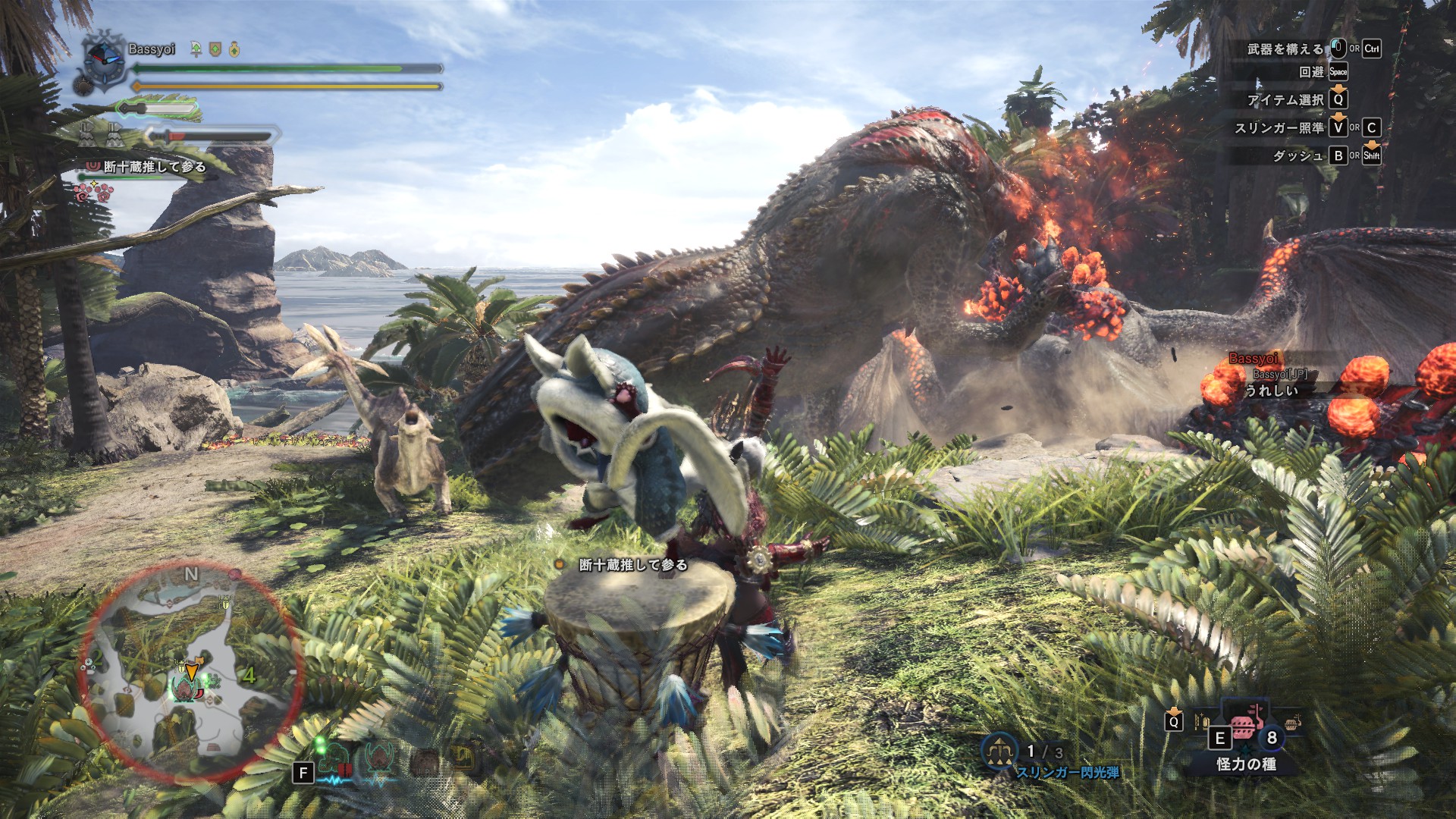The image size is (1456, 819).
Task: Click the potion buff status icon
Action: click(234, 49)
